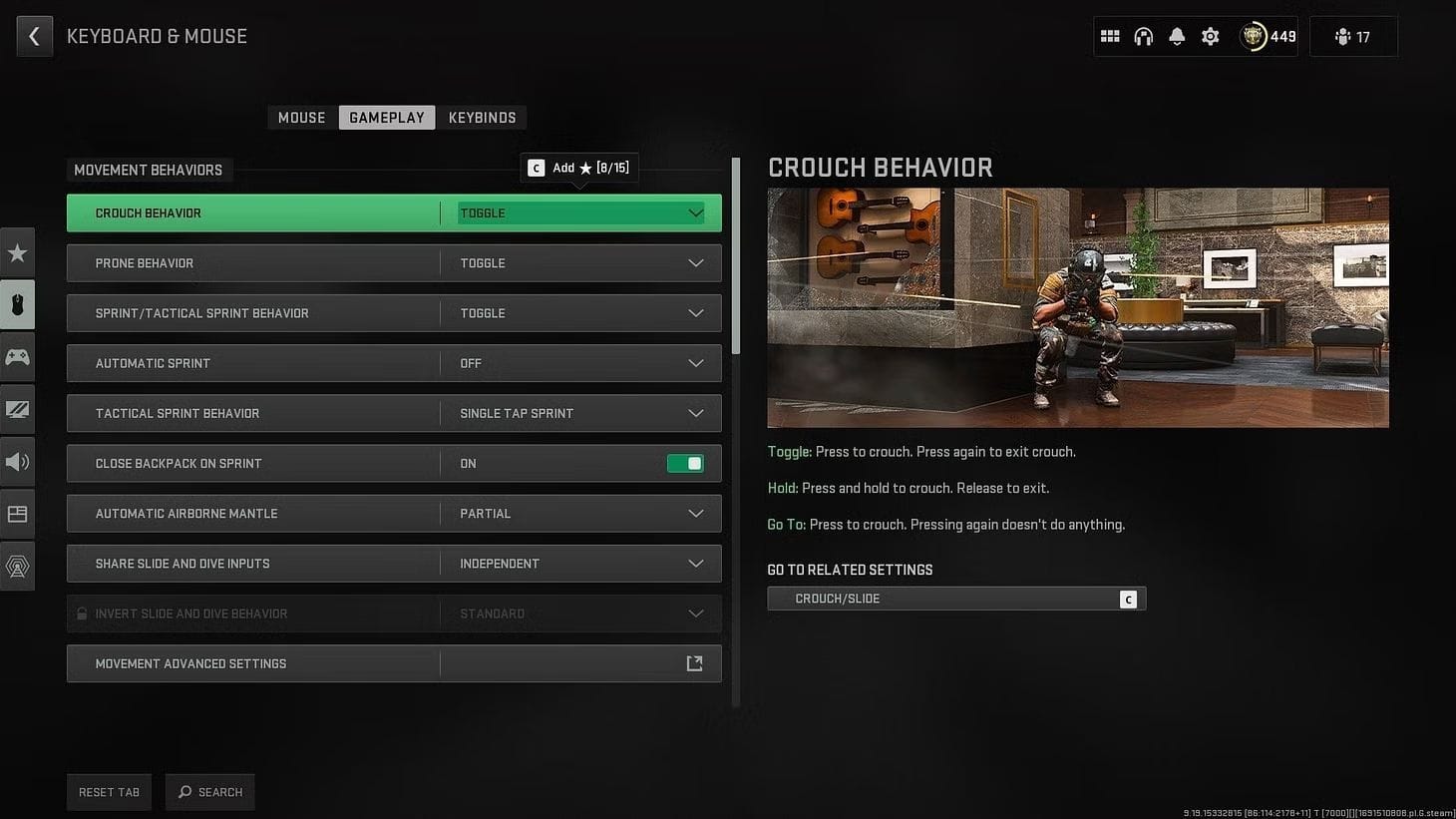Screen dimensions: 1456x819
Task: Open the favorites star category
Action: pos(17,253)
